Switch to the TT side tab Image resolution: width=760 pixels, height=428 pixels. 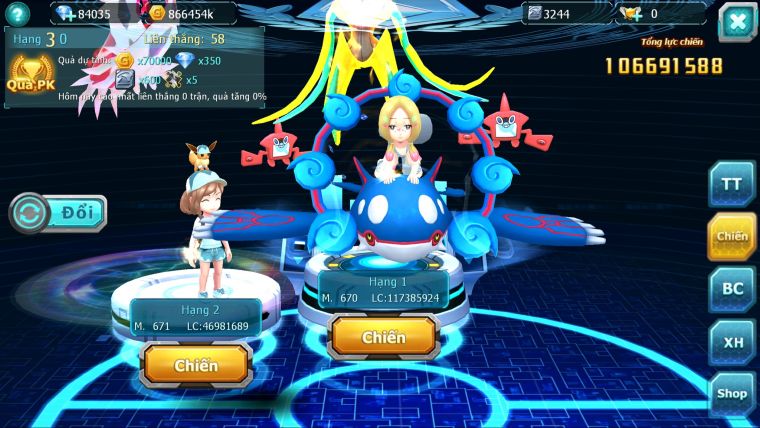click(x=731, y=184)
